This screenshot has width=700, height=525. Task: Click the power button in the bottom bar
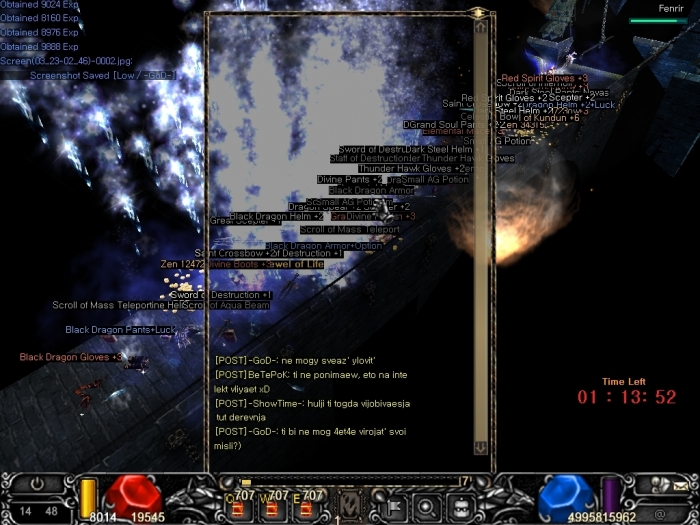click(x=38, y=483)
